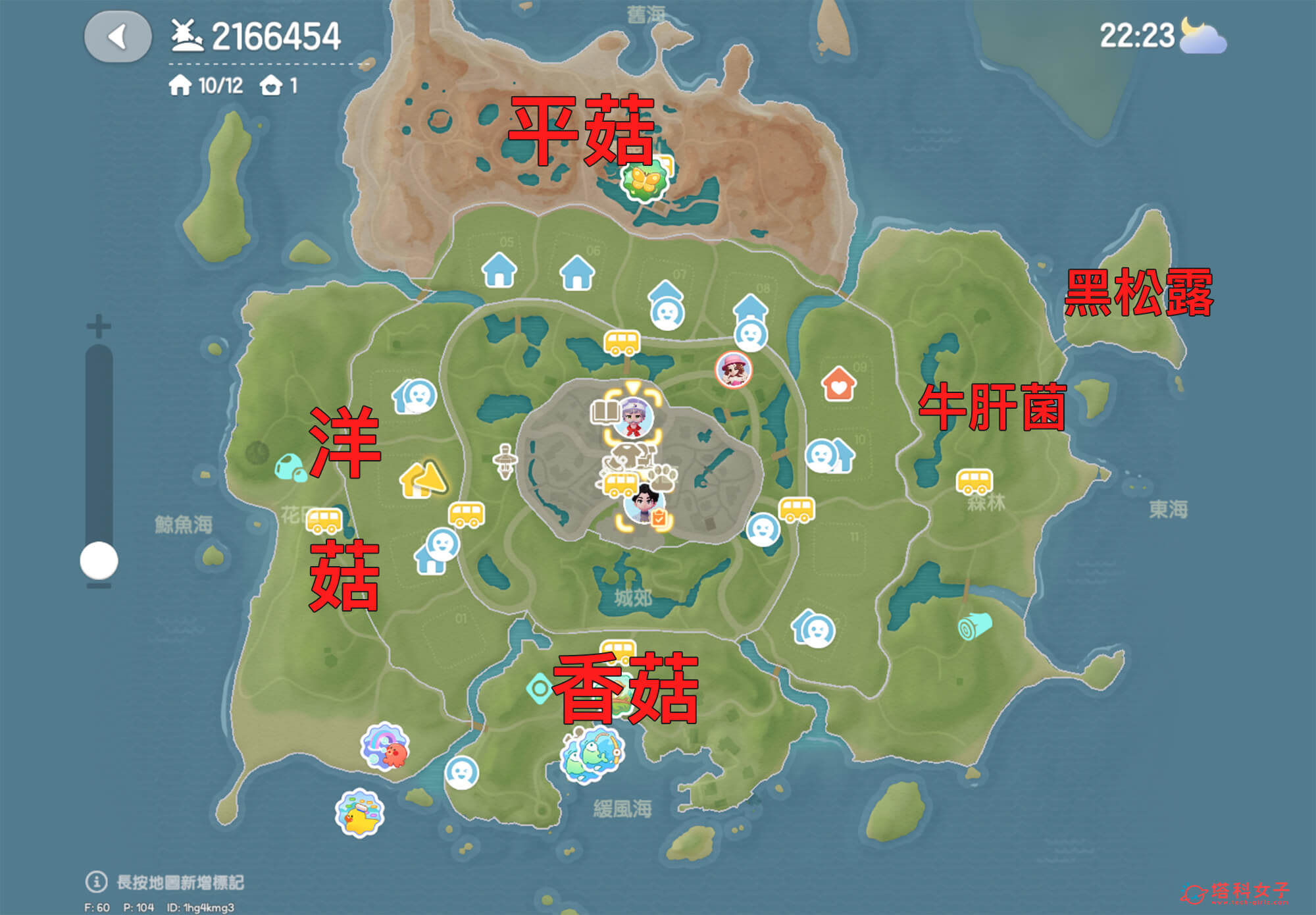The image size is (1316, 915).
Task: Click the paw print icon in the city center
Action: tap(661, 477)
